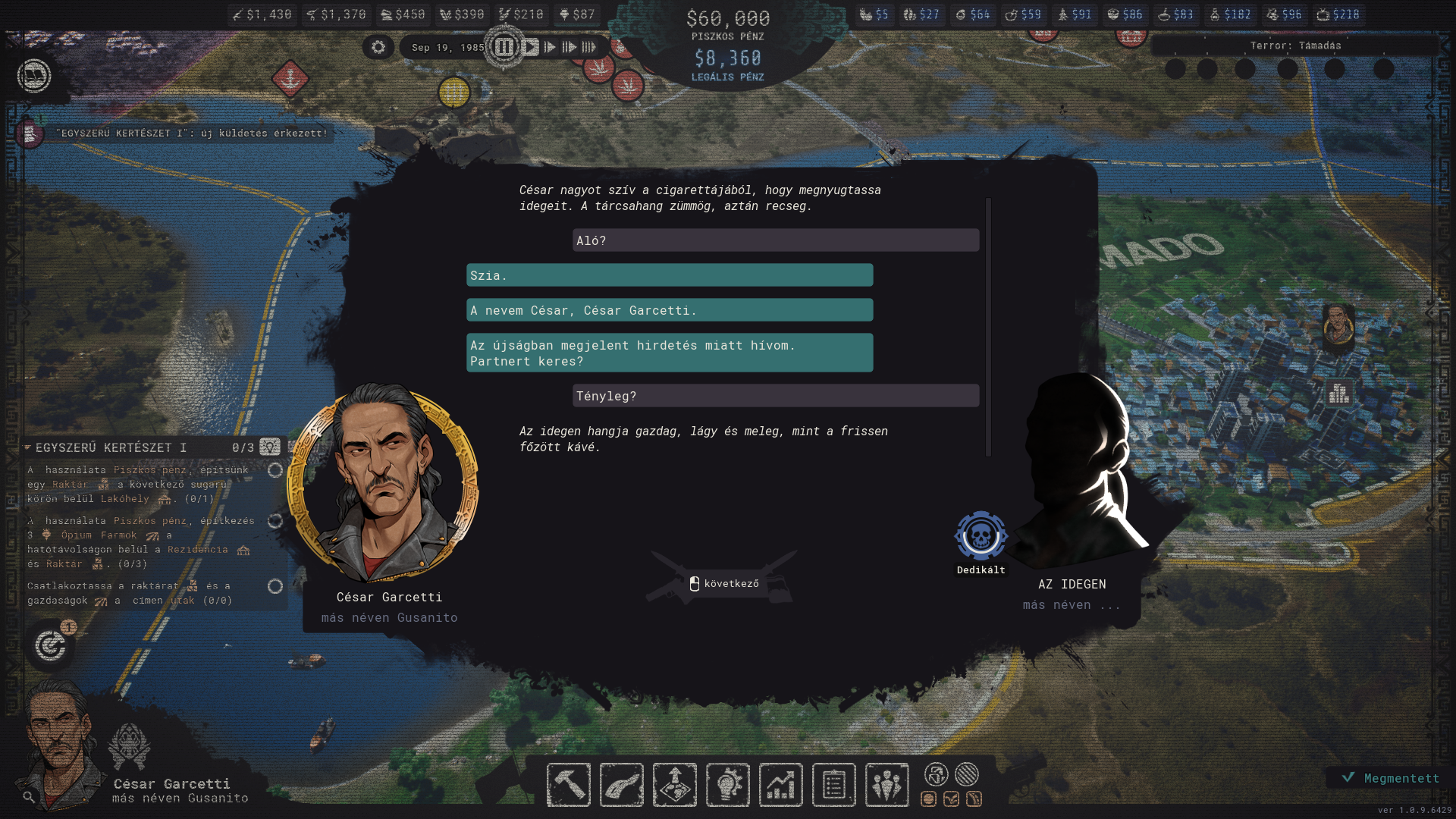This screenshot has height=819, width=1456.
Task: Click the new mission notification banner
Action: [193, 133]
